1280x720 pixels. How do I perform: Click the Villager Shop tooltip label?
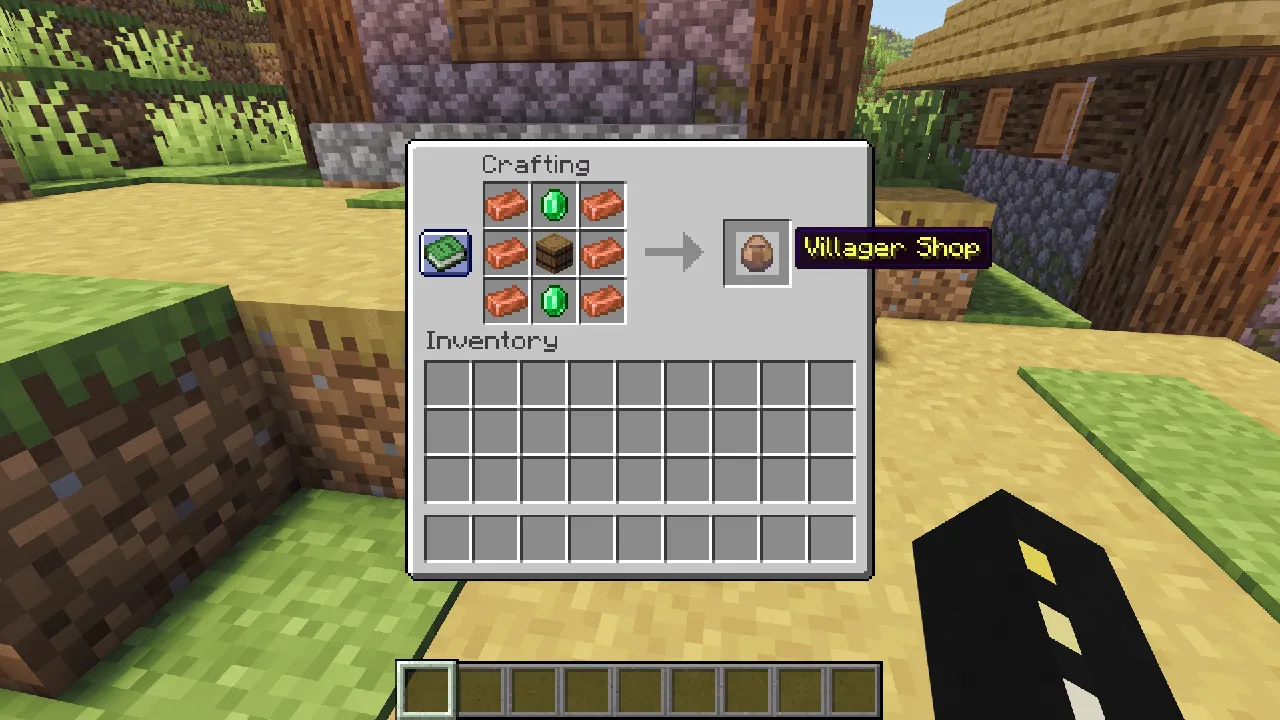pyautogui.click(x=892, y=247)
